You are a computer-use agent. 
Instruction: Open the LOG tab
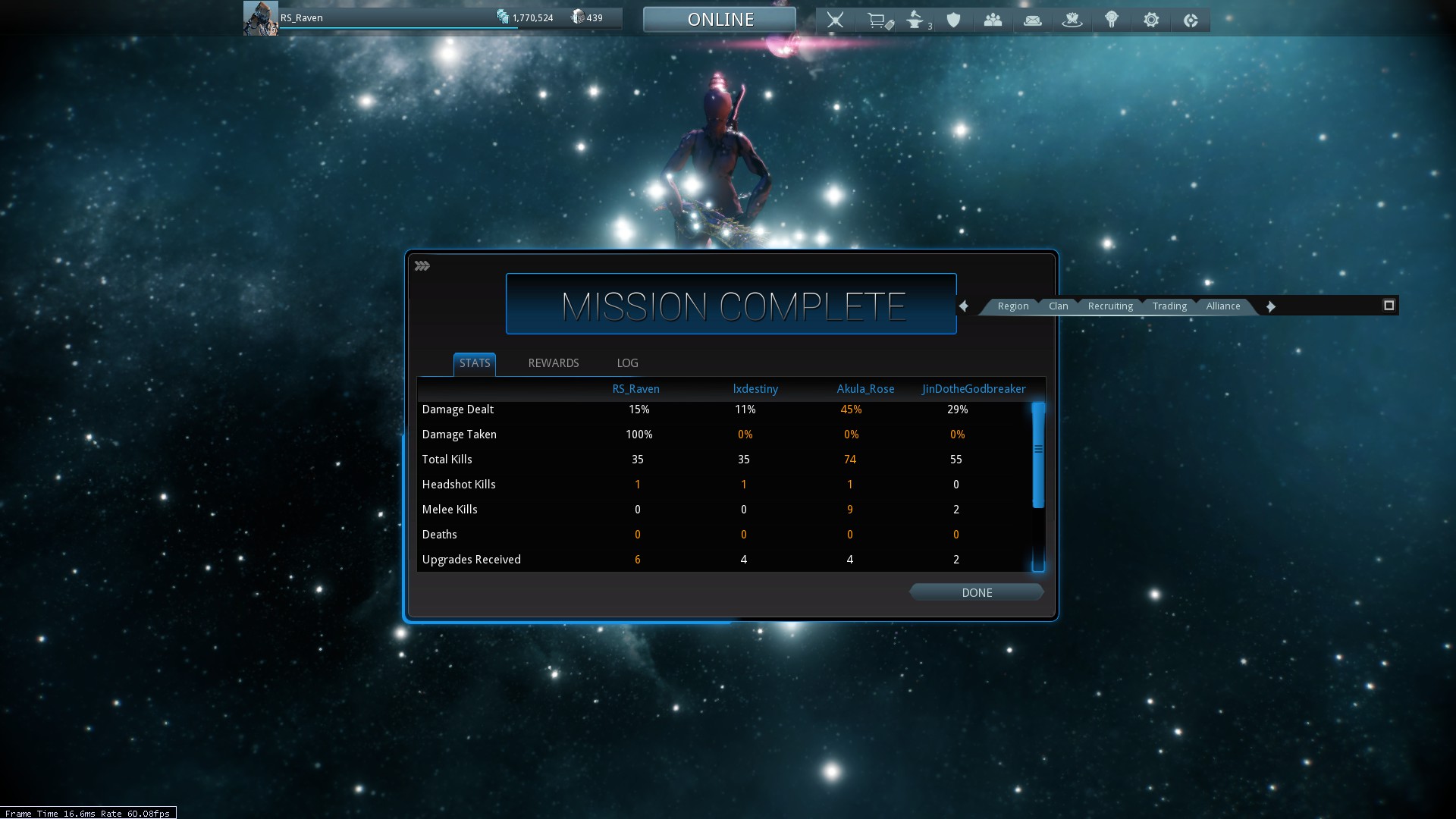[627, 363]
